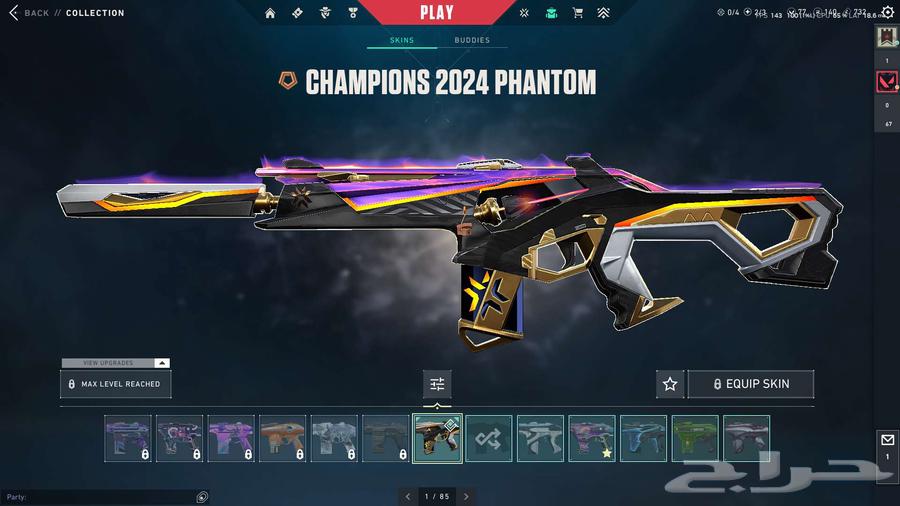Open the filter sliders button
Screen dimensions: 900x506
pyautogui.click(x=437, y=384)
